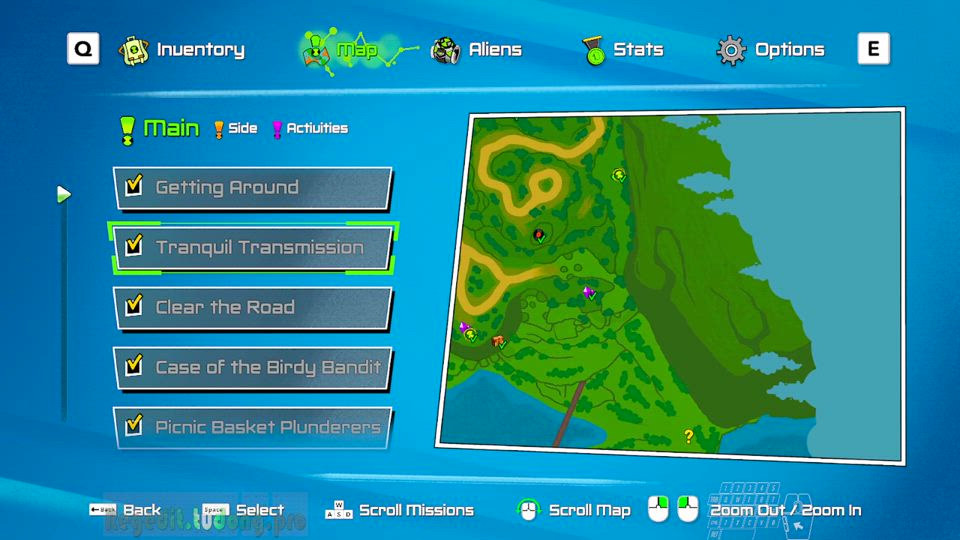Click the yellow question mark map marker
Screen dimensions: 960x540
[x=688, y=435]
